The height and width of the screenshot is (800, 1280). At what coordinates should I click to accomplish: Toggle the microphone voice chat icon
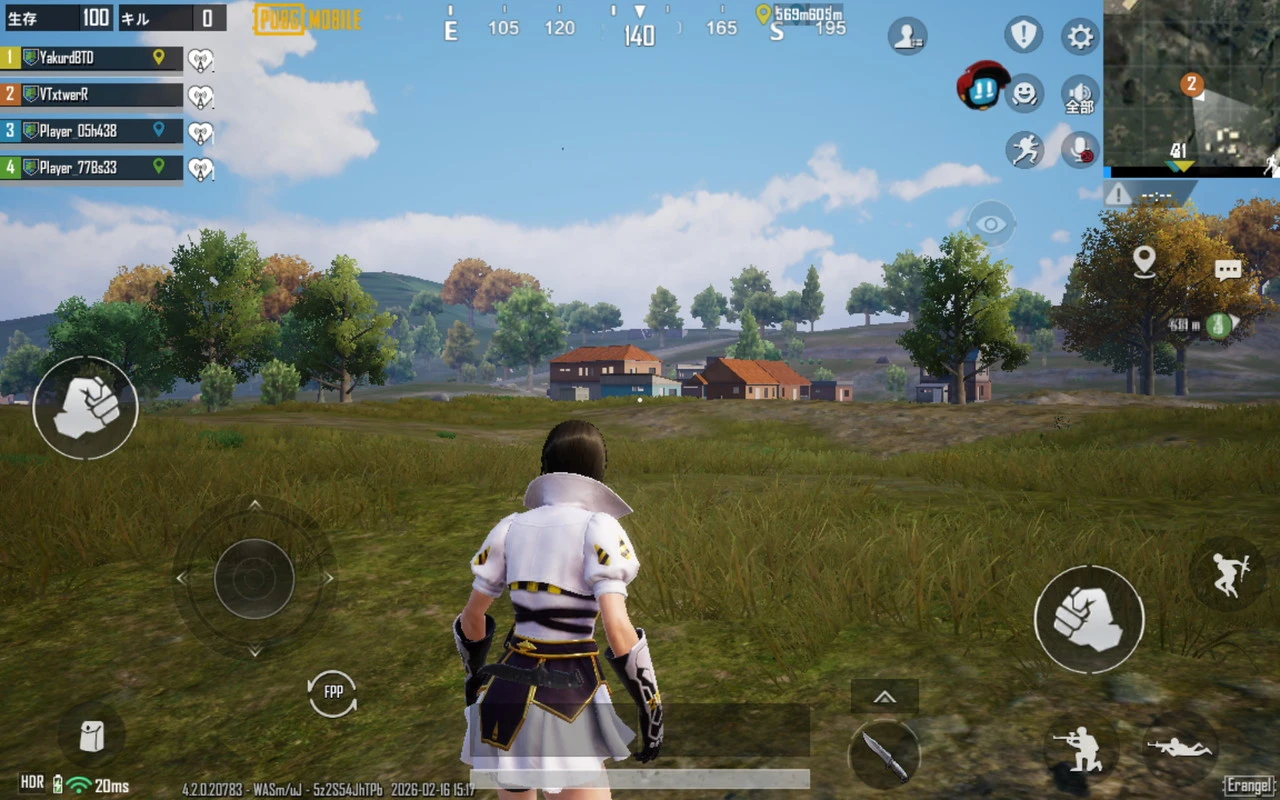coord(1080,150)
